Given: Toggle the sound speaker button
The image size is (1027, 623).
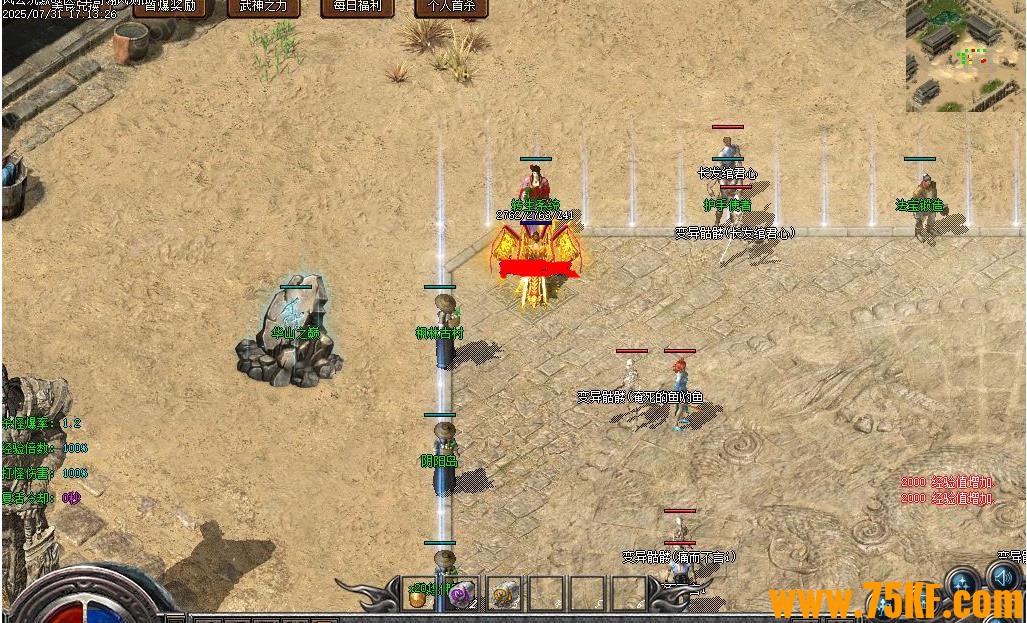Looking at the screenshot, I should pyautogui.click(x=1004, y=580).
